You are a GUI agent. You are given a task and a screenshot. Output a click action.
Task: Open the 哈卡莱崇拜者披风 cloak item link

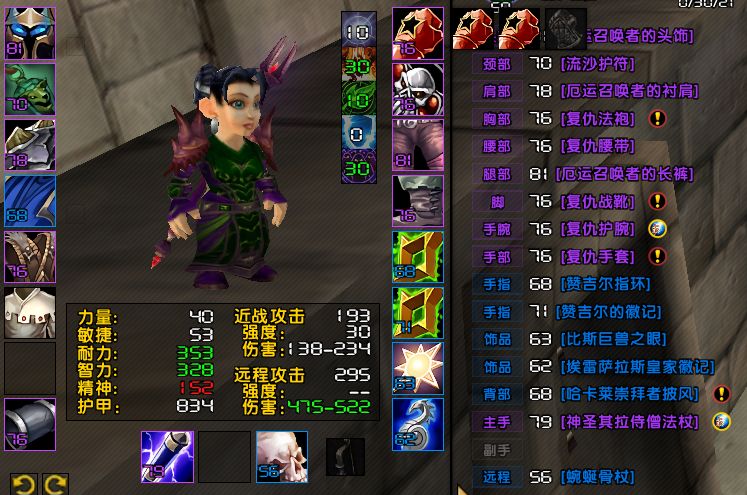(x=628, y=395)
